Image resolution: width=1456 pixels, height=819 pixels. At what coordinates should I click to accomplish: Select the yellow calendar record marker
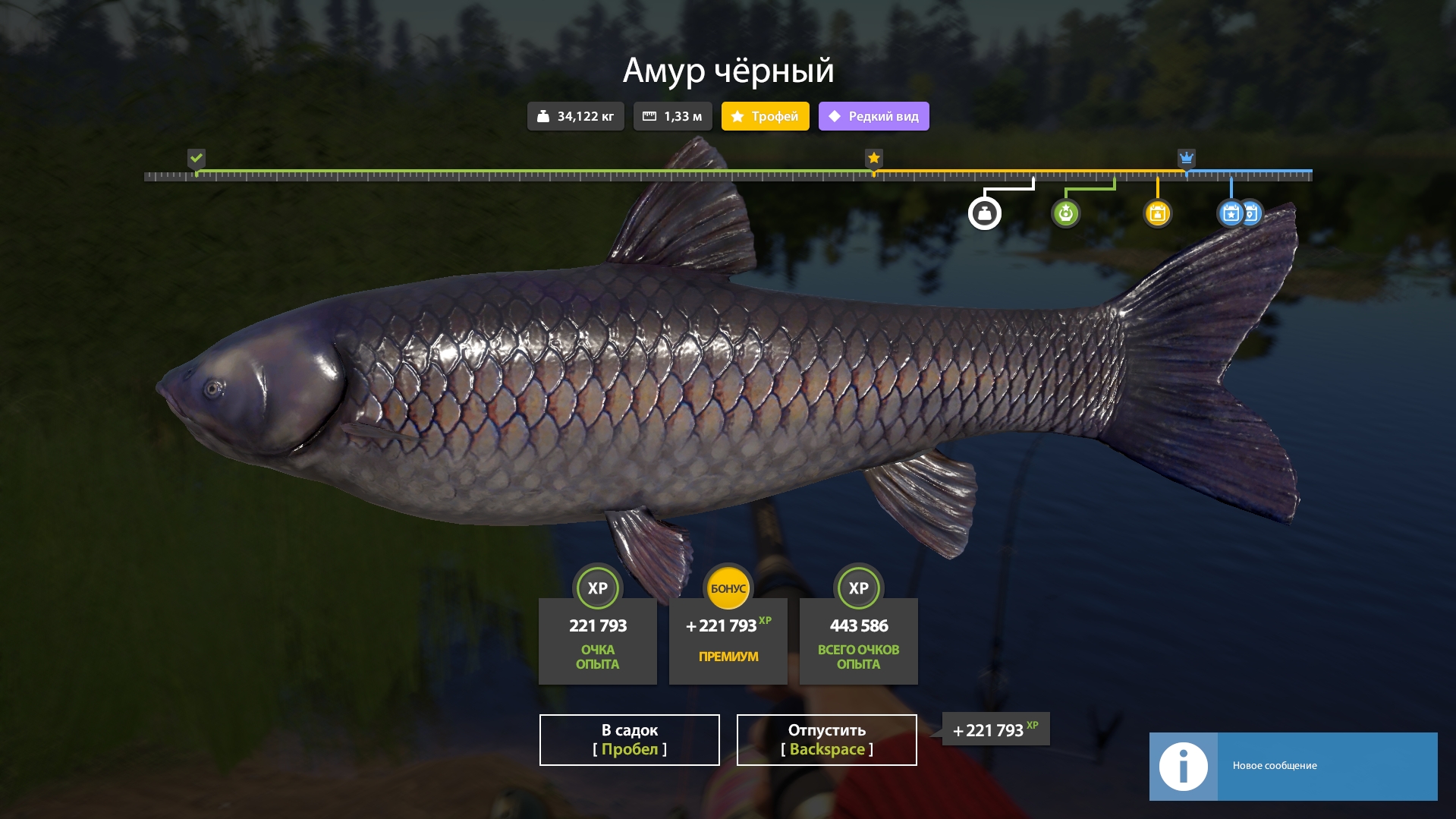(1157, 213)
